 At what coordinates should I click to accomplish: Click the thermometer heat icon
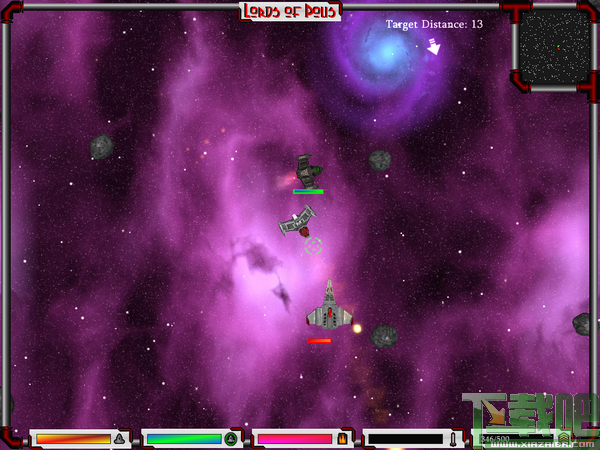[x=453, y=438]
